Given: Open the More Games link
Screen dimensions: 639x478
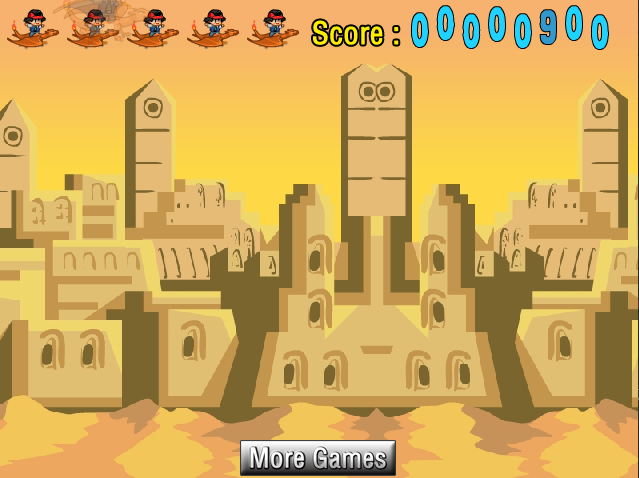Looking at the screenshot, I should [x=318, y=458].
